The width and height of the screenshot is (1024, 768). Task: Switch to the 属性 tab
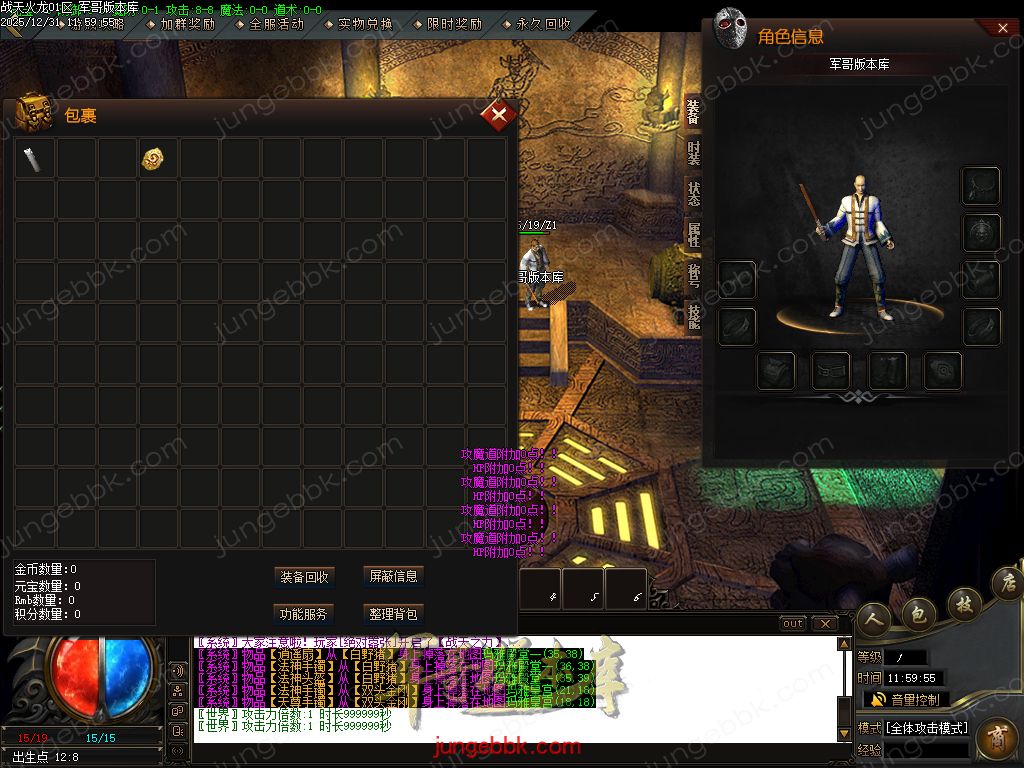[x=693, y=235]
